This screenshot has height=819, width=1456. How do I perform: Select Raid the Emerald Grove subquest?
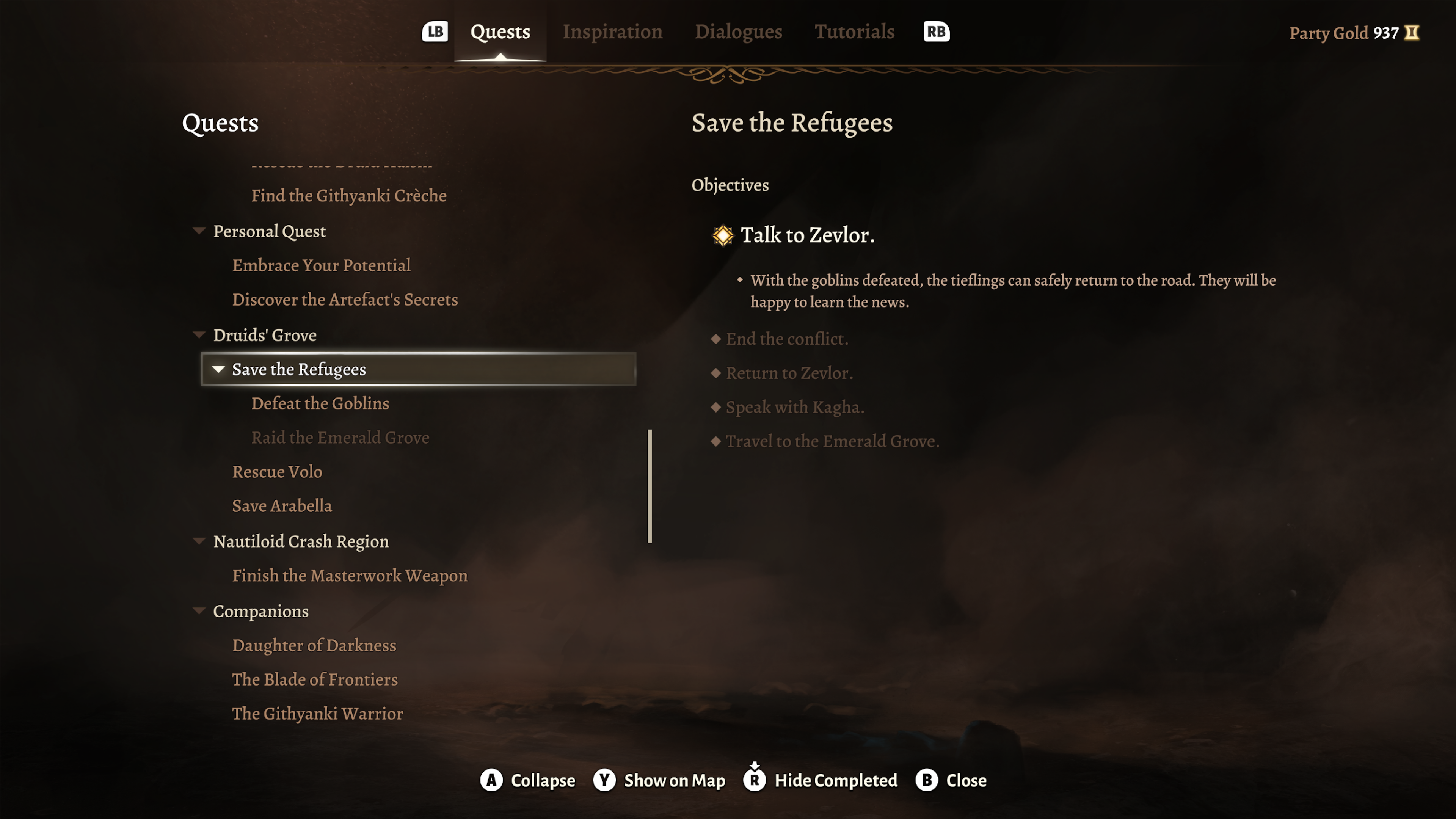(x=340, y=438)
